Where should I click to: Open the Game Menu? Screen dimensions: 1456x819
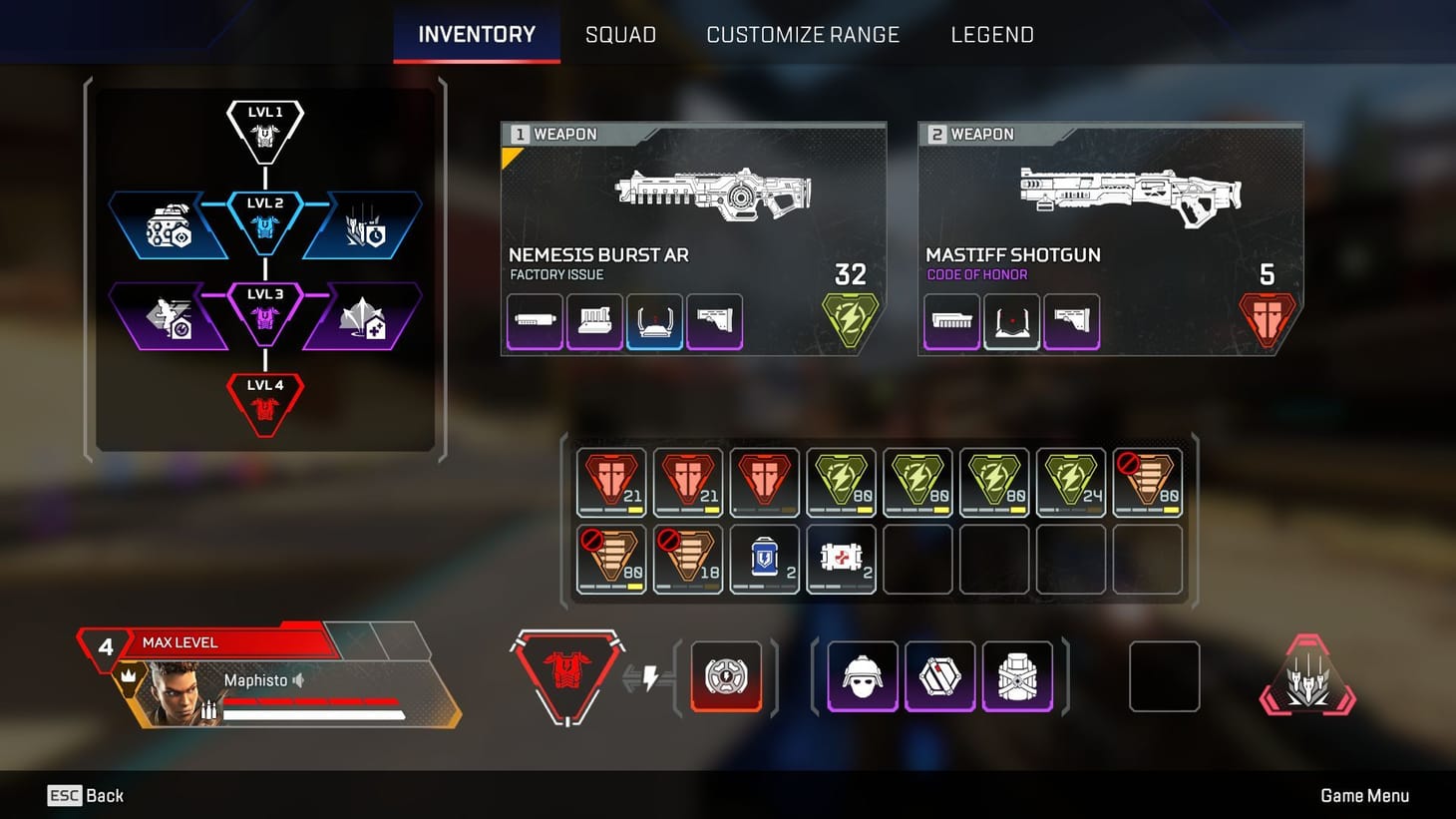[1366, 795]
